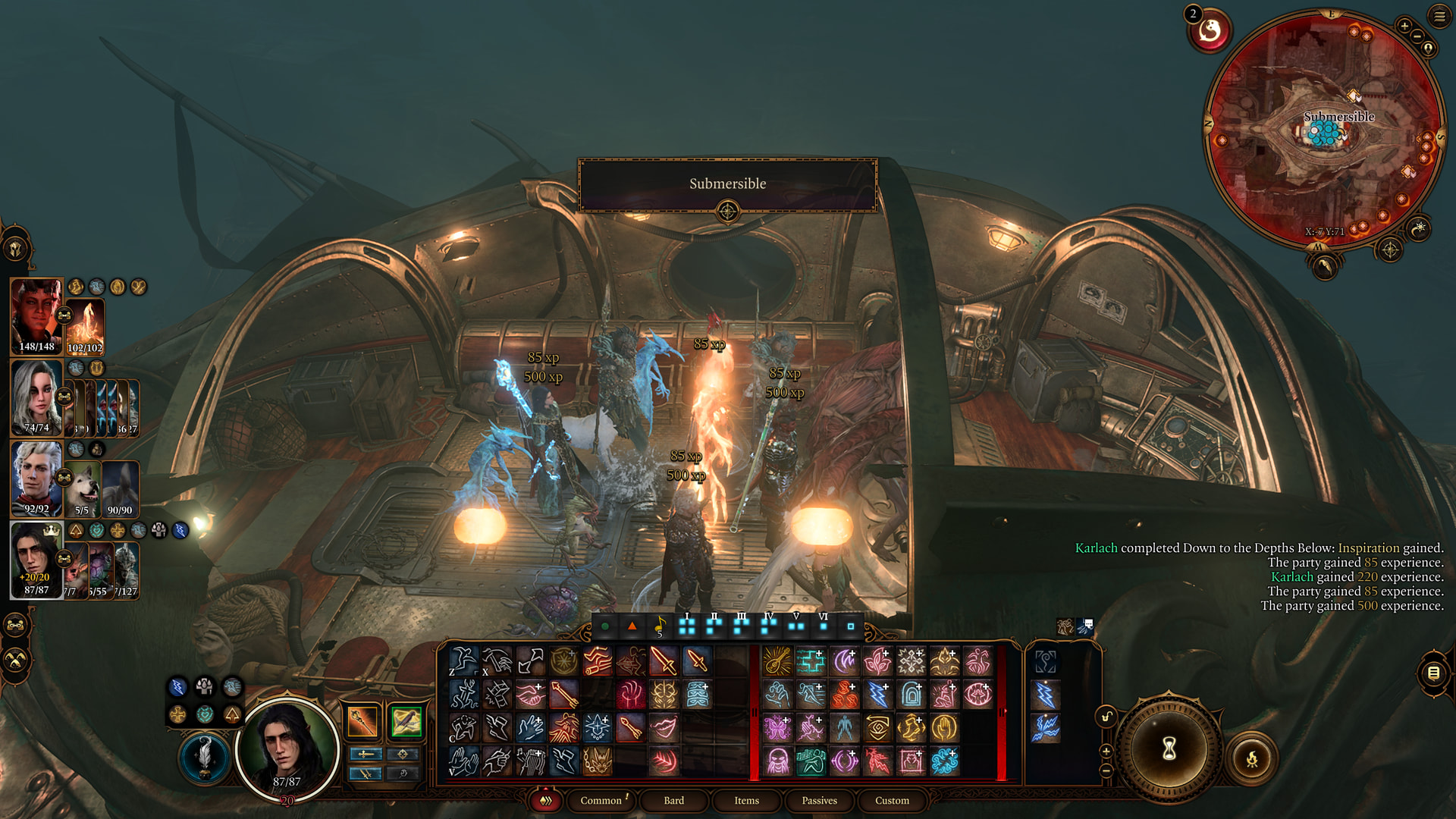The height and width of the screenshot is (819, 1456).
Task: Click the minimap's zoom-in plus button
Action: pos(1404,26)
